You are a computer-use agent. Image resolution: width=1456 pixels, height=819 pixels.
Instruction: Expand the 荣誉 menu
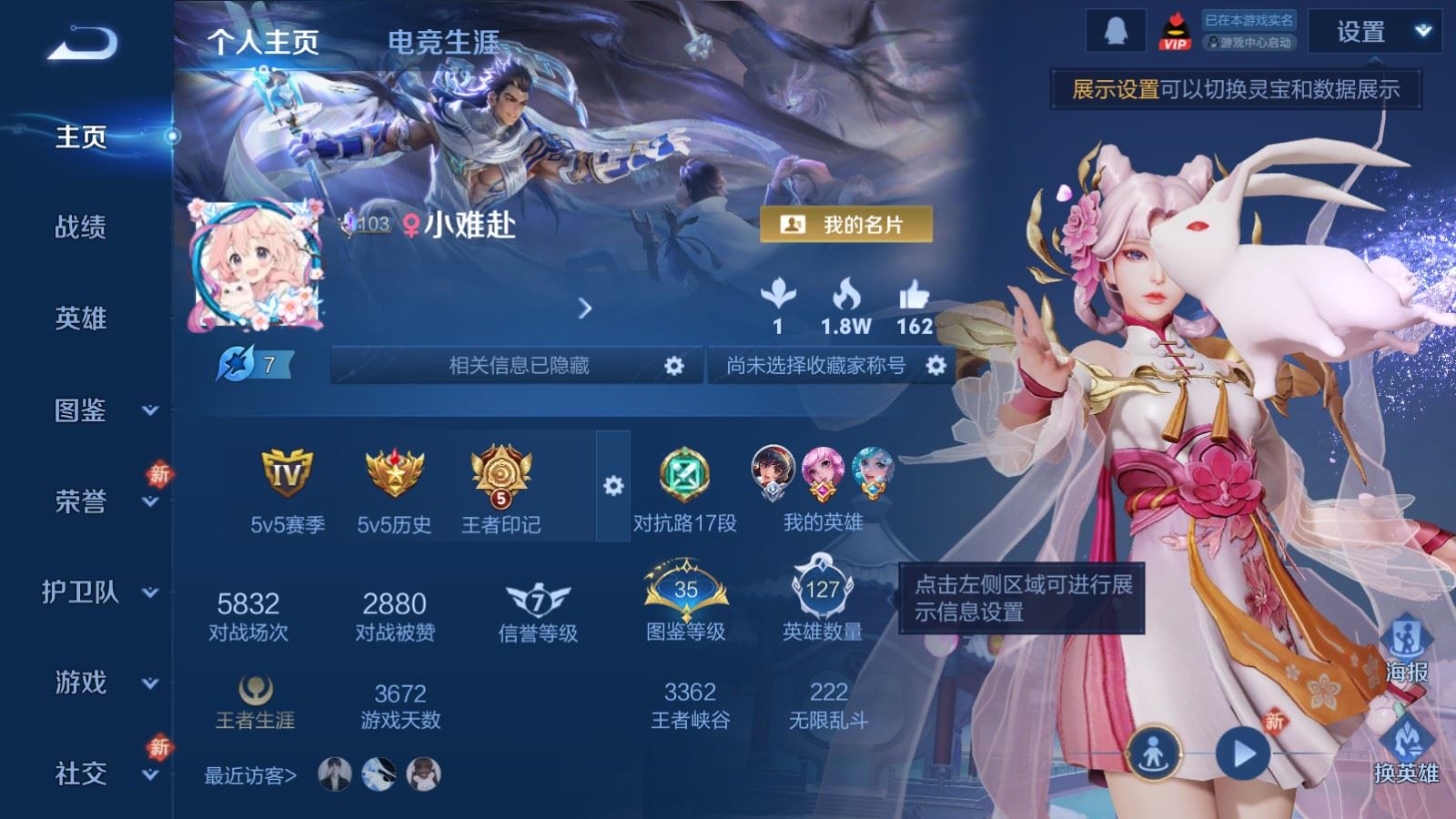100,501
